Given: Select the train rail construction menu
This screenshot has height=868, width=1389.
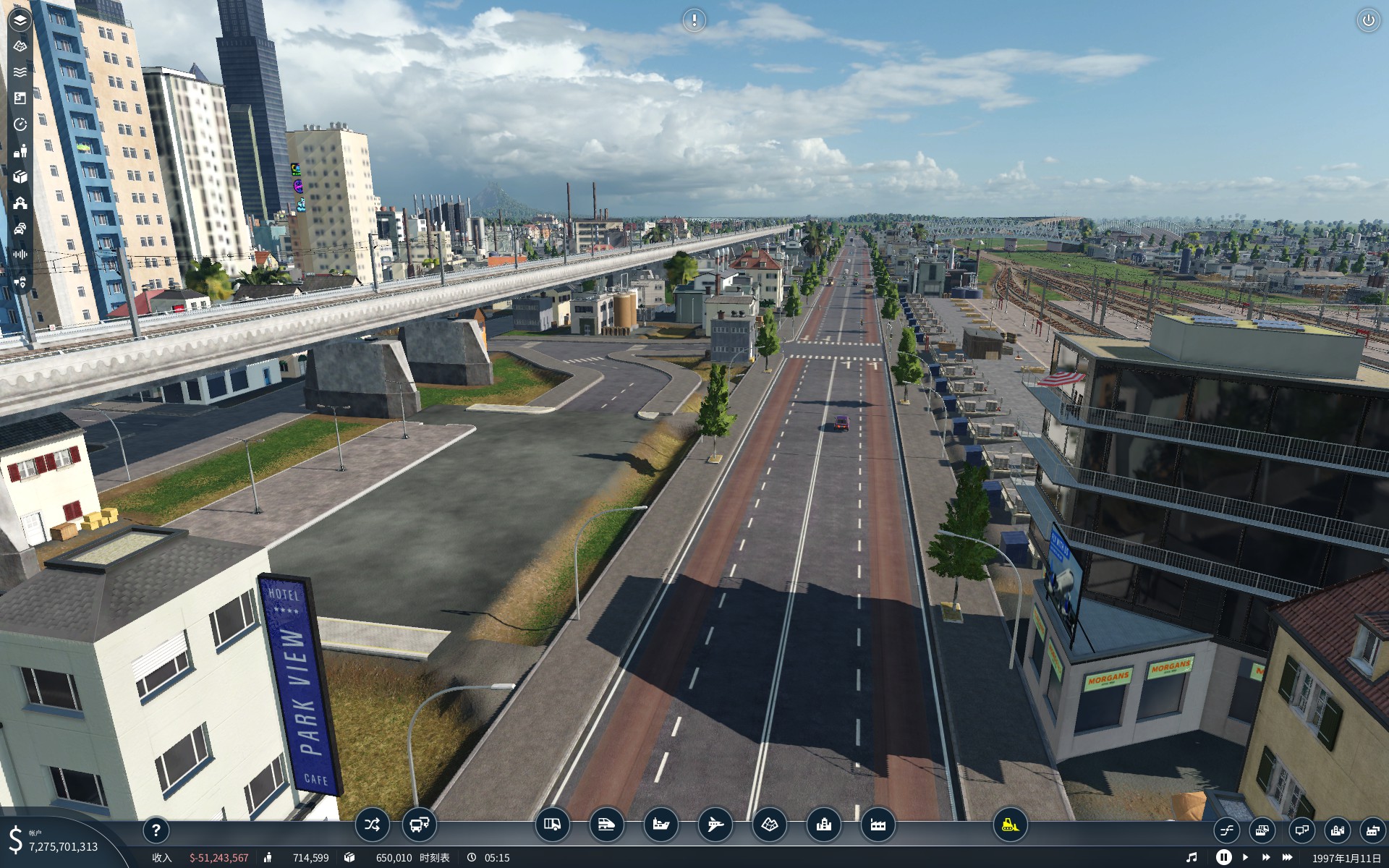Looking at the screenshot, I should coord(606,825).
